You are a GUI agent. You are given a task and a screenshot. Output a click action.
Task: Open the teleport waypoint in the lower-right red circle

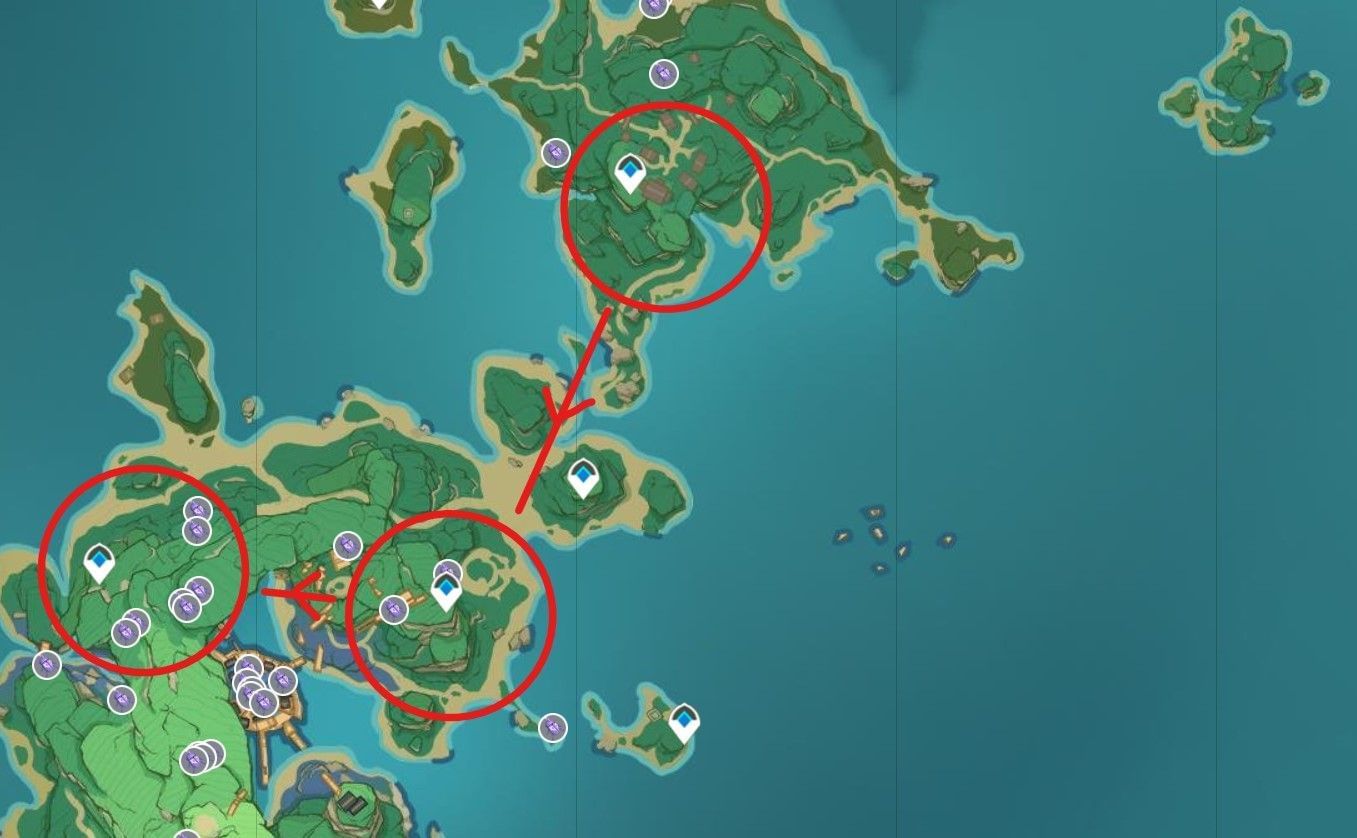[444, 590]
